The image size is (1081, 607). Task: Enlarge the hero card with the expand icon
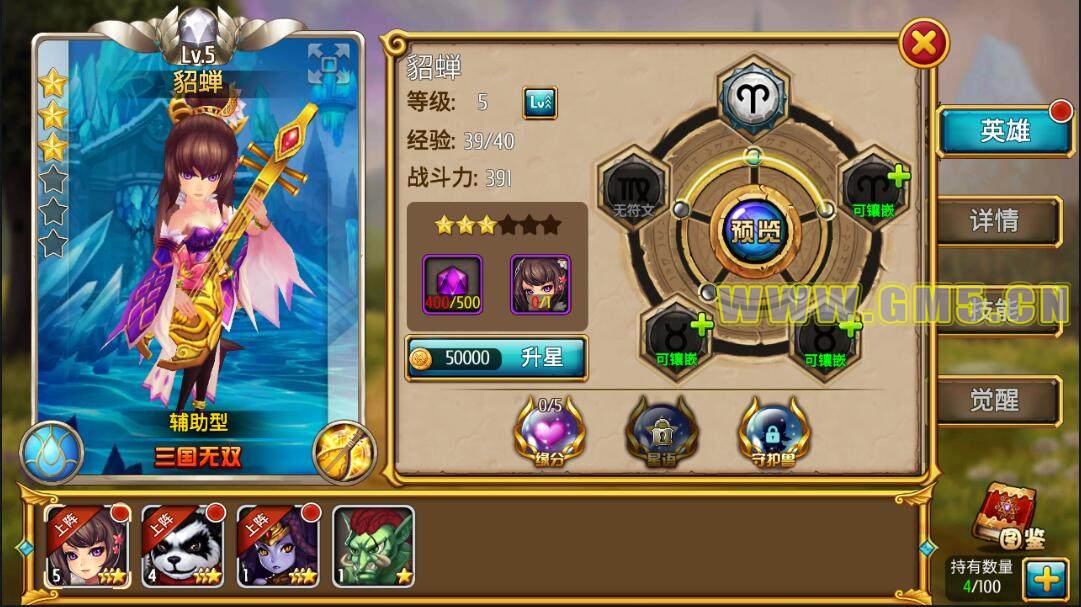[x=329, y=65]
